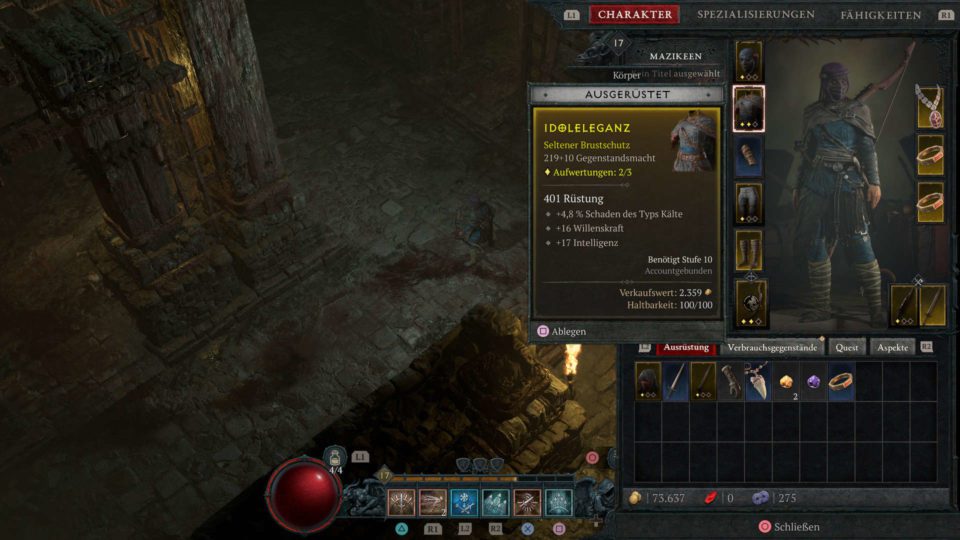
Task: Show the Verbrauchsgegenstände inventory tab
Action: (773, 347)
